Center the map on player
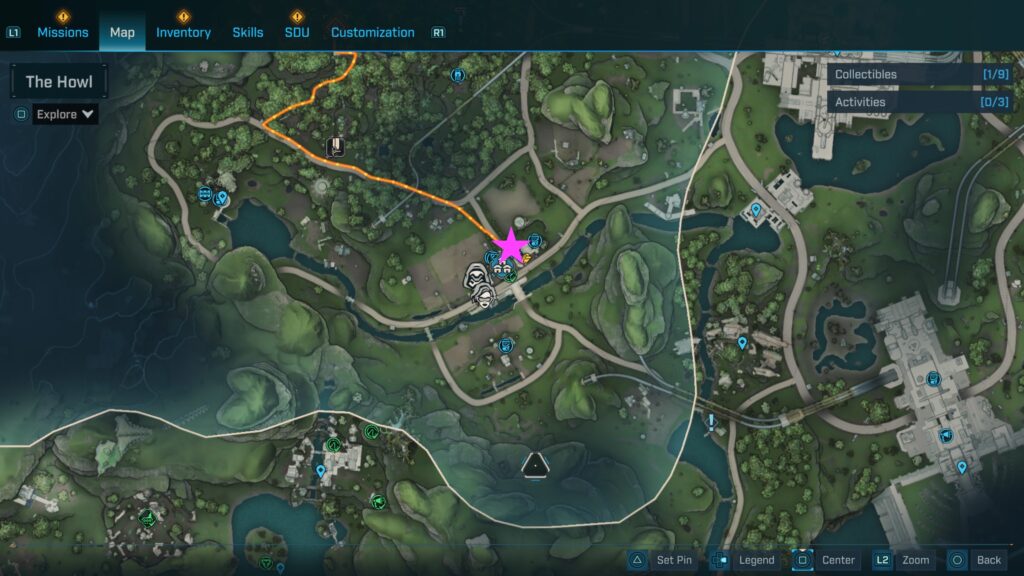 pos(825,560)
